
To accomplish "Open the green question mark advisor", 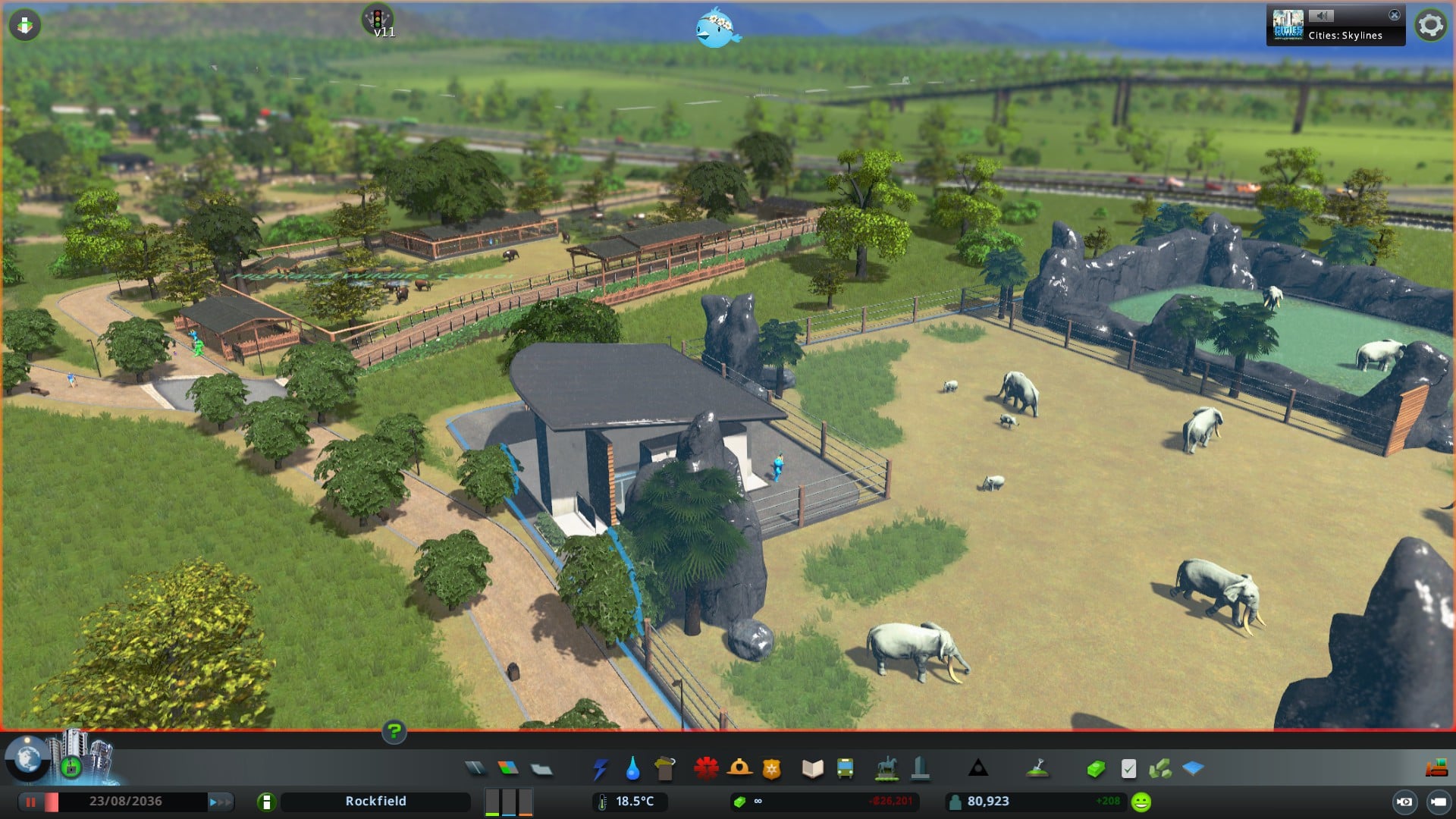I will coord(394,731).
